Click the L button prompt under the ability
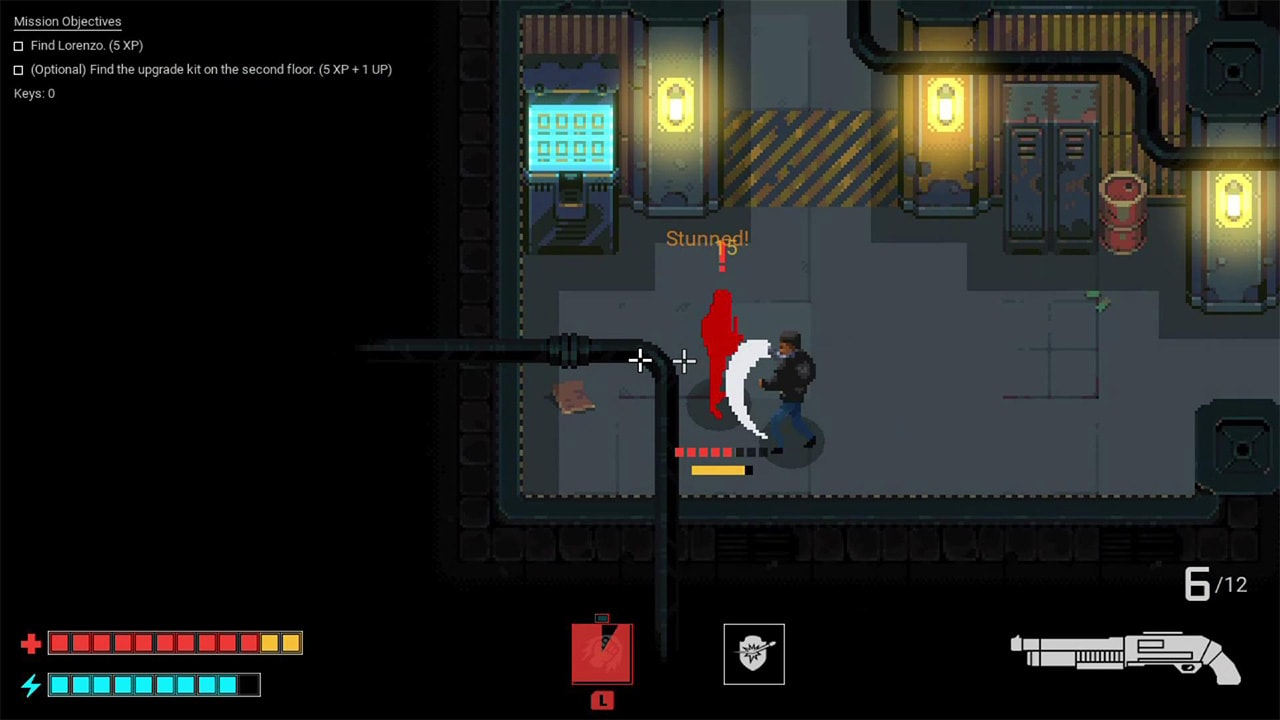The image size is (1280, 720). tap(601, 701)
